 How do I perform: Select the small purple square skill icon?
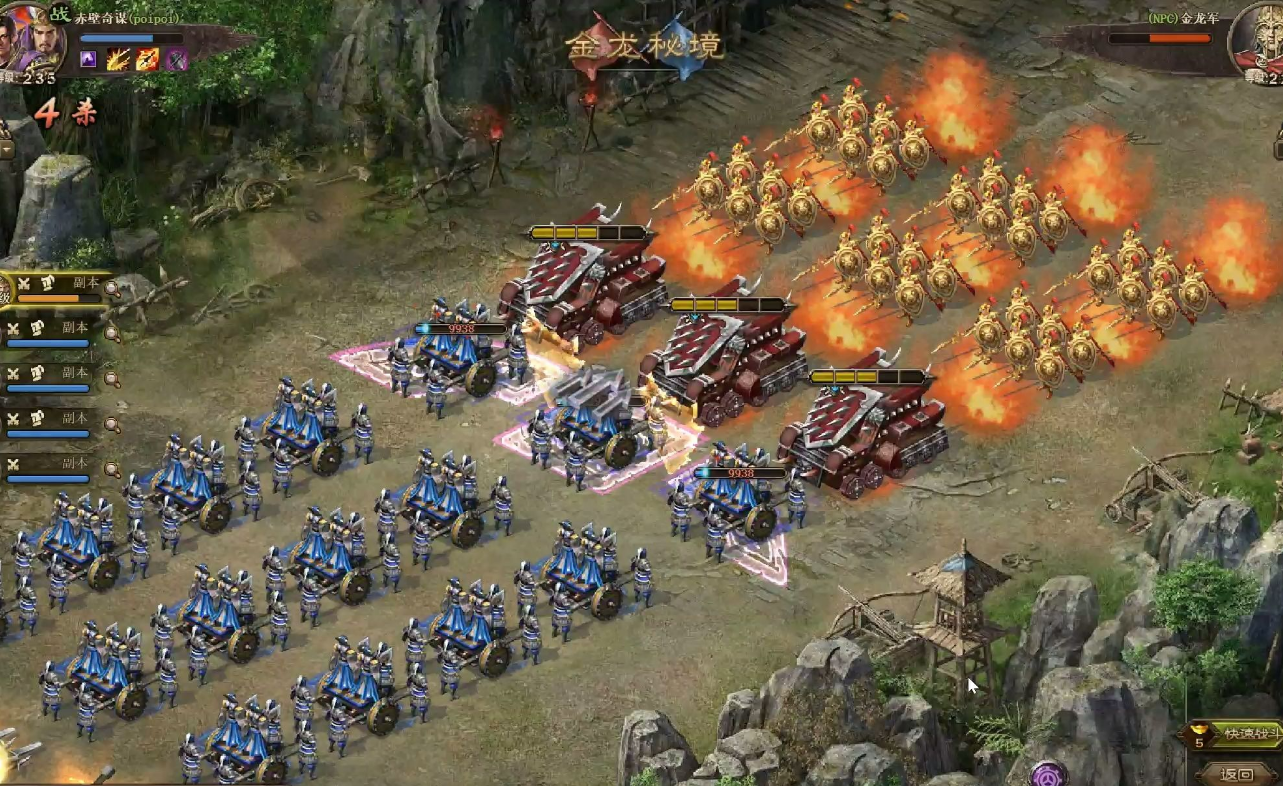pyautogui.click(x=88, y=59)
